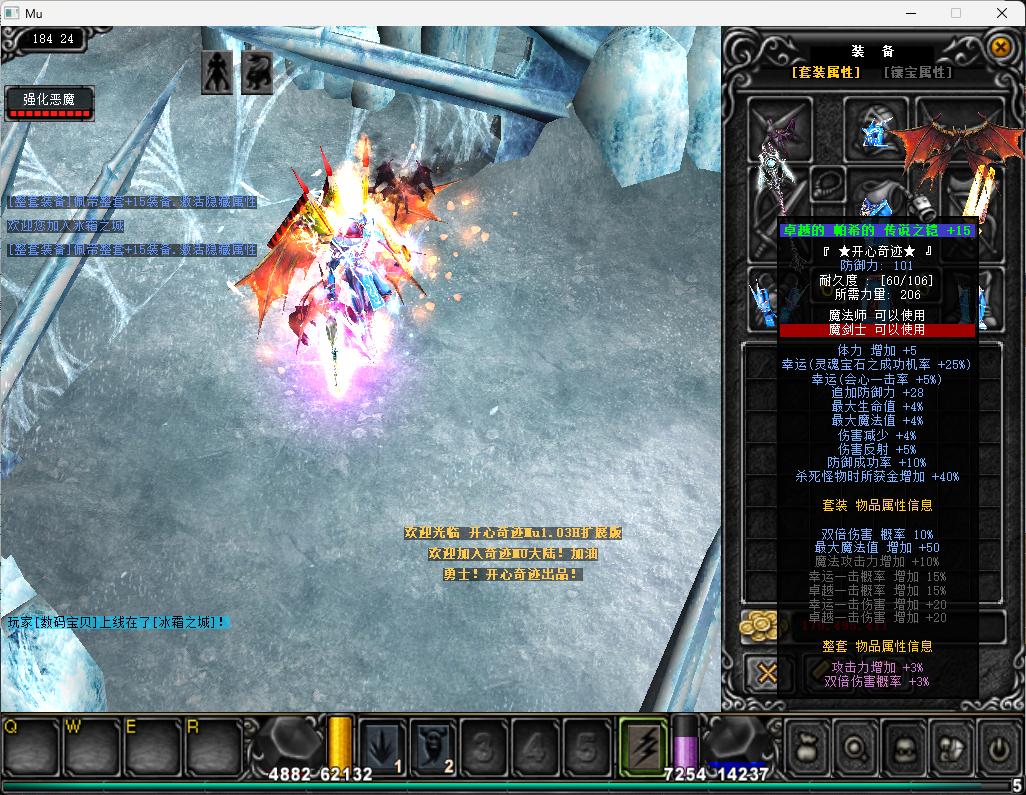This screenshot has width=1026, height=795.
Task: Use hotbar slot 2 demon mask skill
Action: tap(434, 745)
